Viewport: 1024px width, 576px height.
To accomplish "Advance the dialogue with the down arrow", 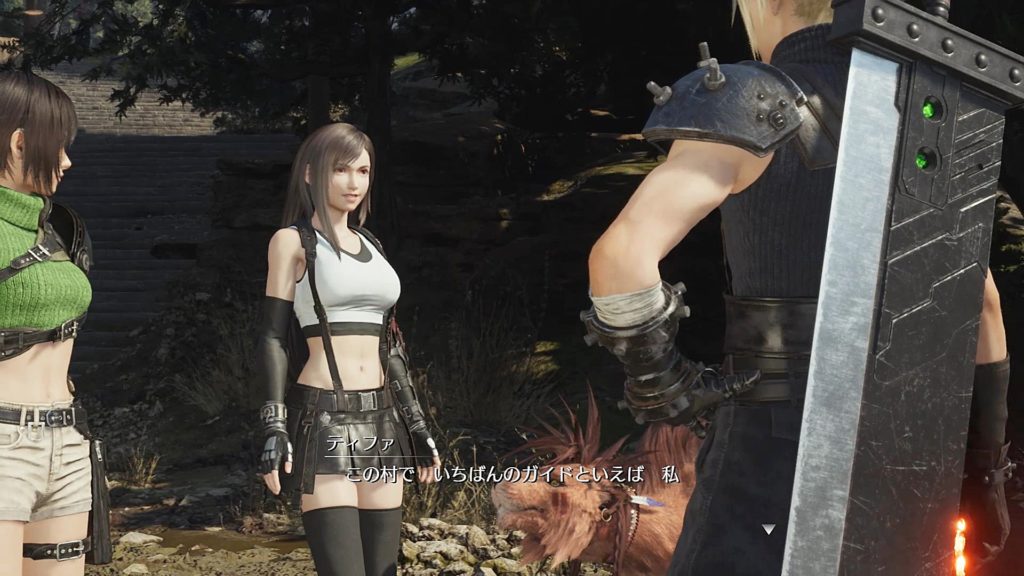I will pos(767,529).
